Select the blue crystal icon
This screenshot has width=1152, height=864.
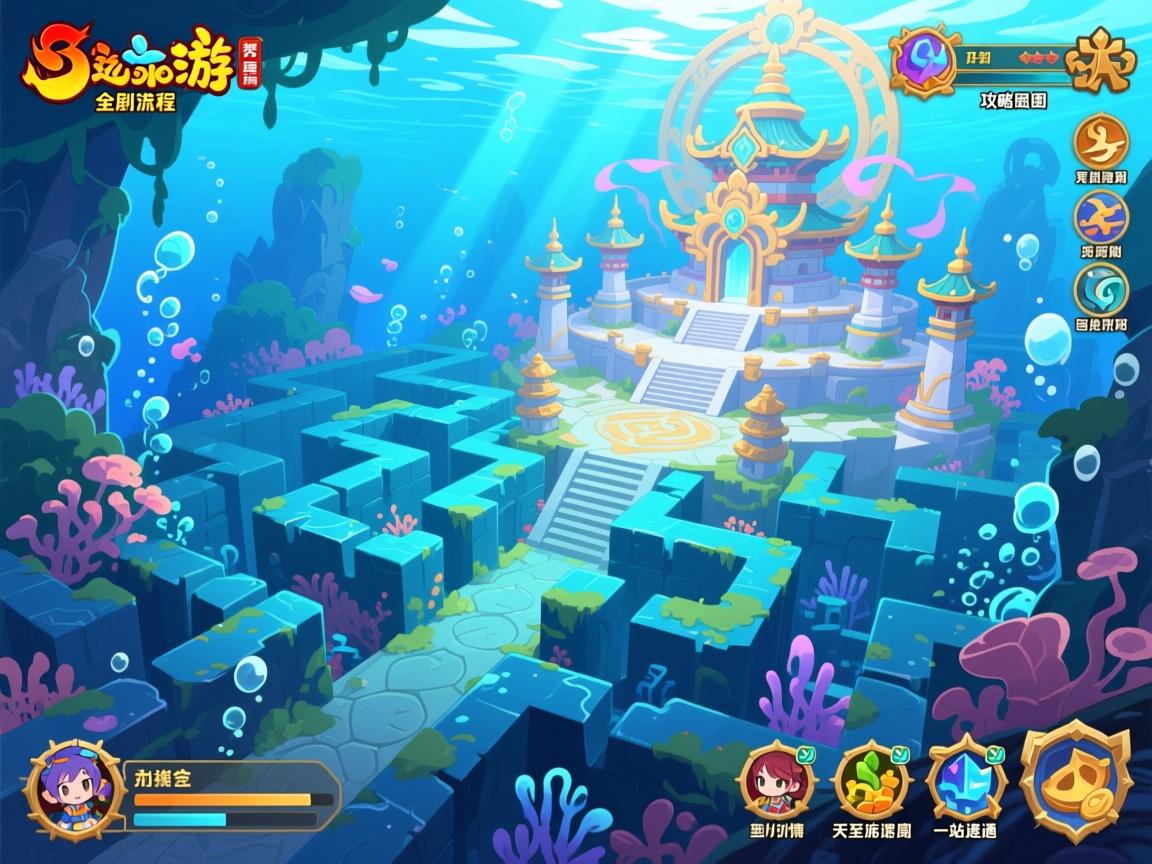point(965,781)
